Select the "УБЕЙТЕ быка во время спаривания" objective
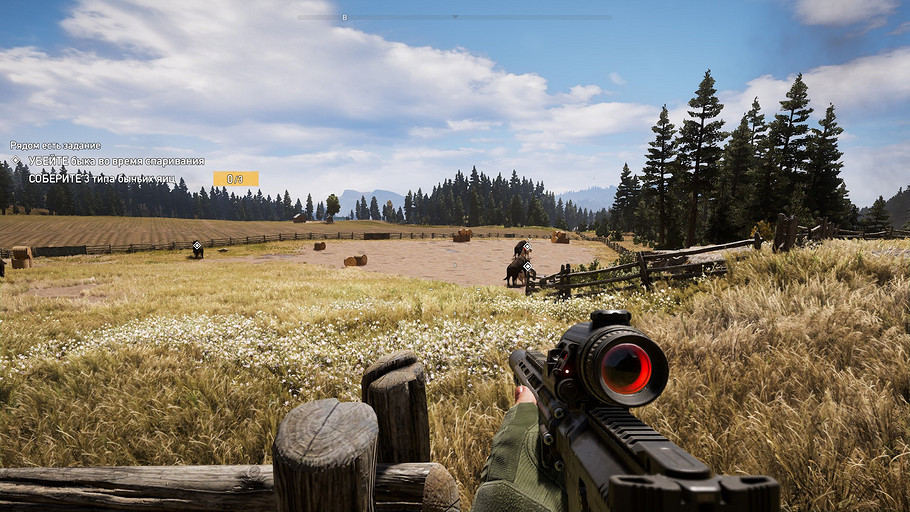The width and height of the screenshot is (910, 512). pos(116,161)
